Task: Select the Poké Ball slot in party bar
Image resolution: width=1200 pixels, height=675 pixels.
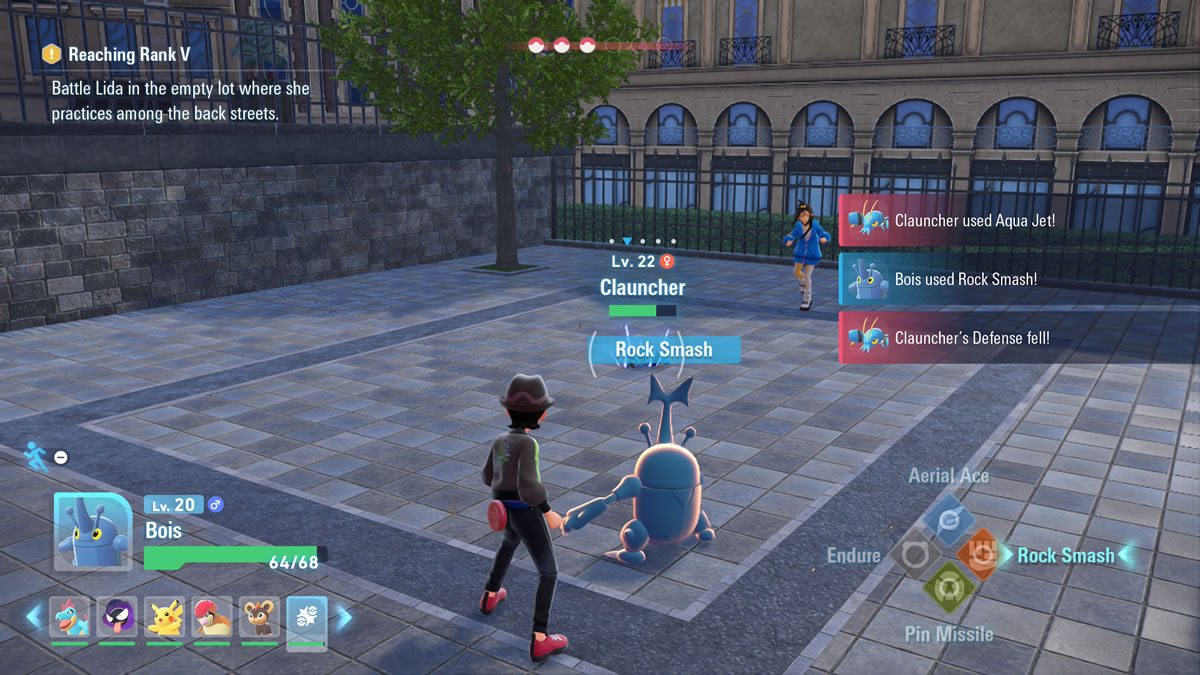Action: [x=306, y=617]
